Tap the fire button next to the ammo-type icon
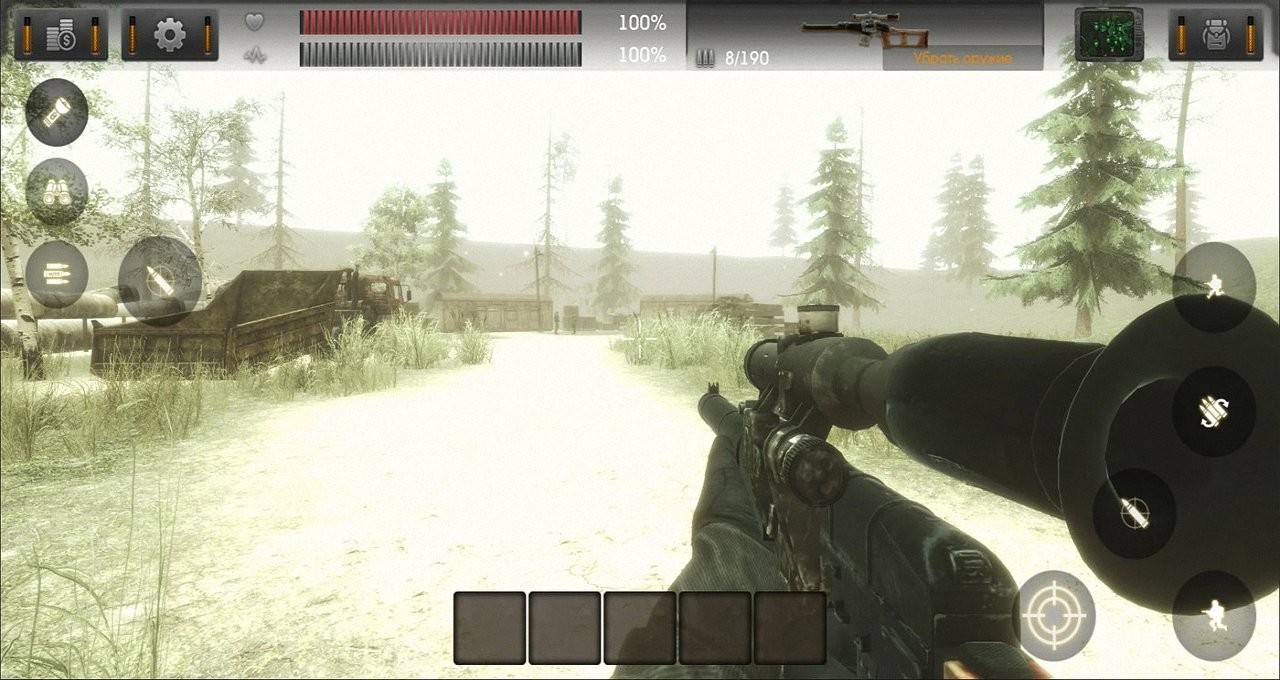The height and width of the screenshot is (680, 1280). click(x=160, y=281)
